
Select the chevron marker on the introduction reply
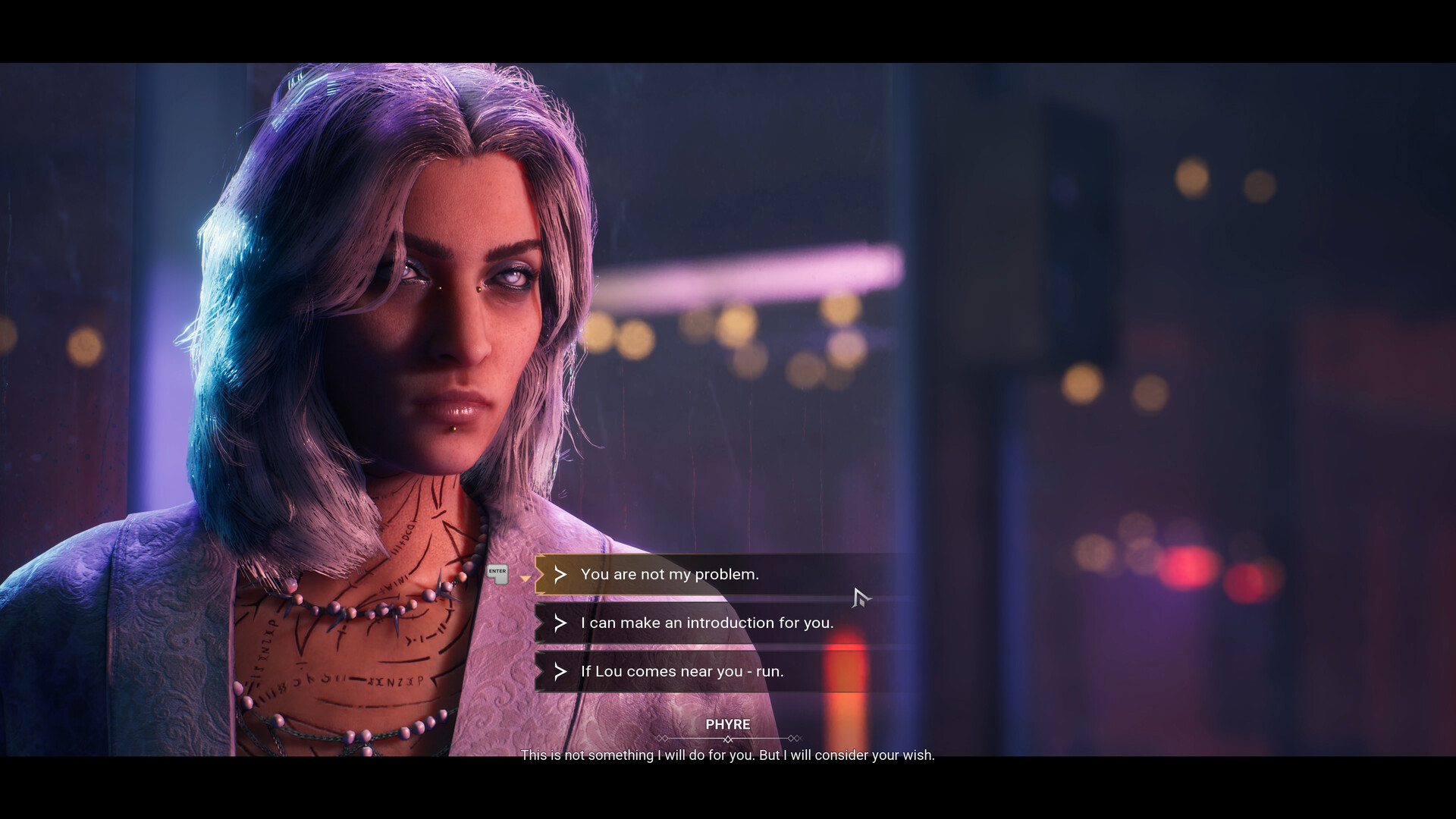tap(560, 623)
